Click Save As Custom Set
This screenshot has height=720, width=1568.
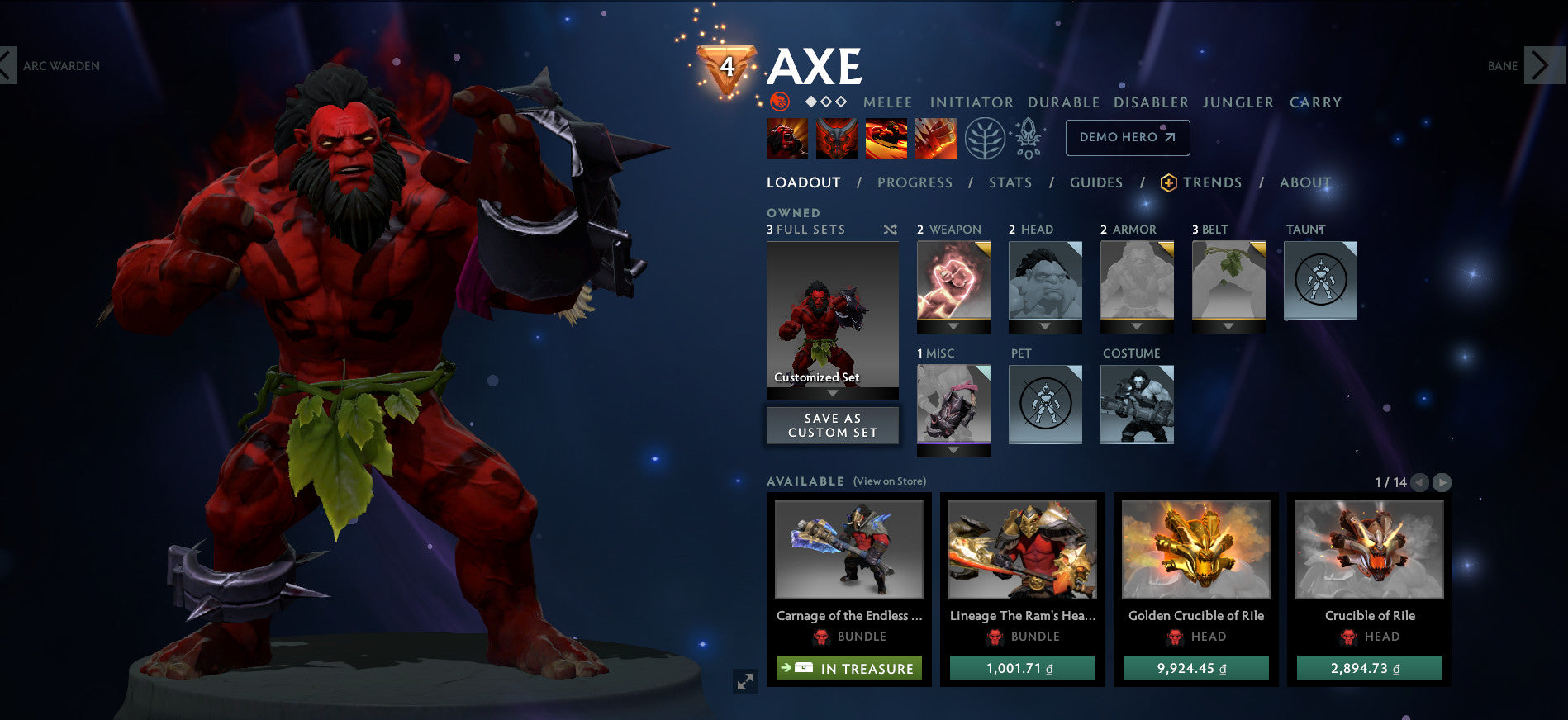point(832,425)
